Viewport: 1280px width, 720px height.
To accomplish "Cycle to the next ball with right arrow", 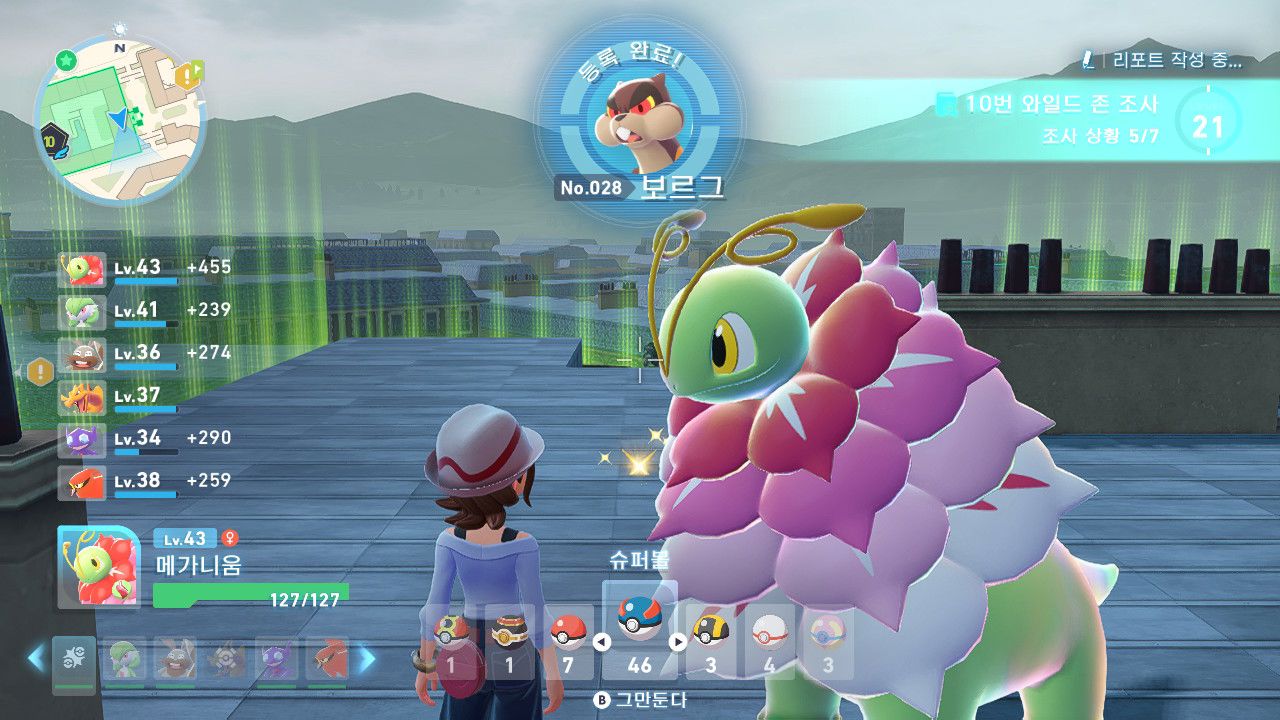I will pos(678,643).
